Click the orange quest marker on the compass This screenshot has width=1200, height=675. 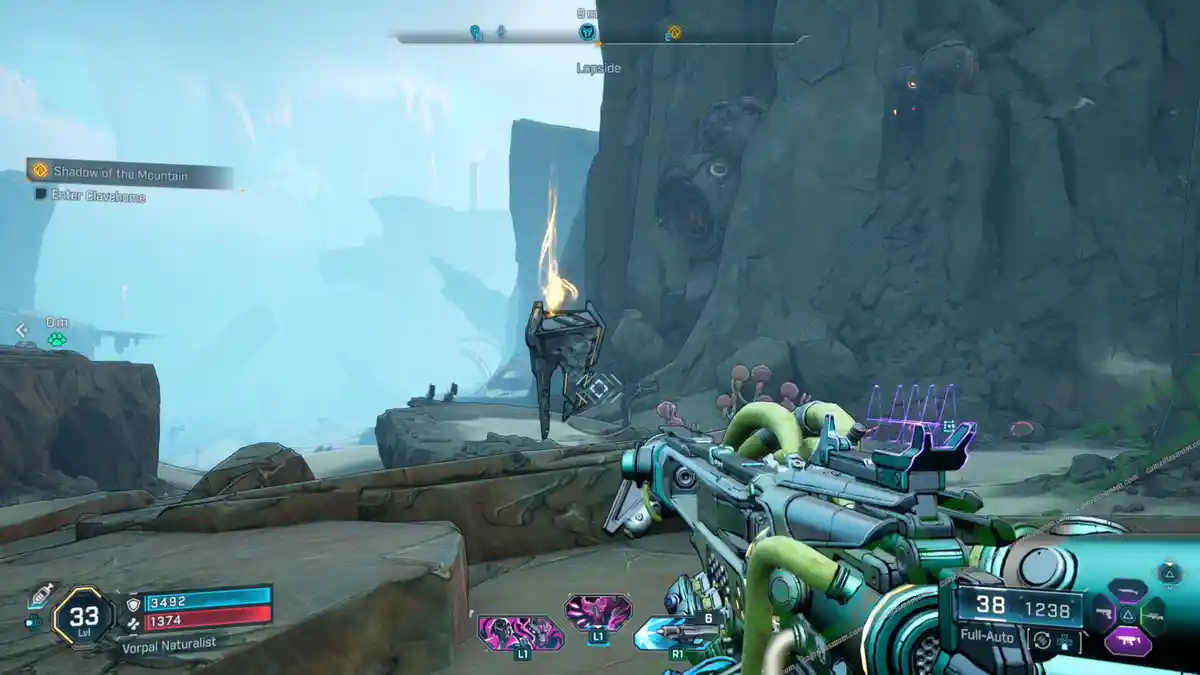pyautogui.click(x=674, y=32)
